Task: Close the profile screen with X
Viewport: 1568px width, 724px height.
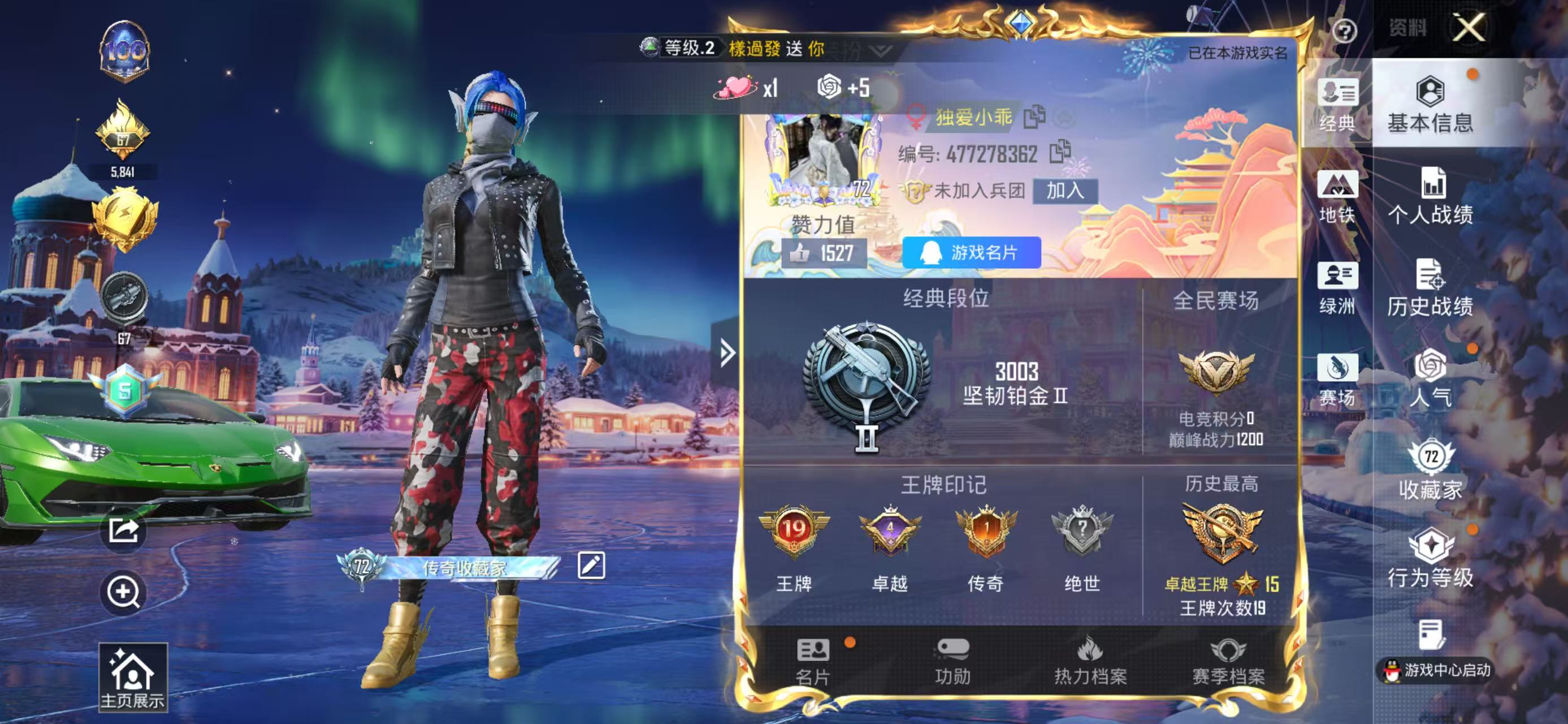Action: pyautogui.click(x=1469, y=28)
